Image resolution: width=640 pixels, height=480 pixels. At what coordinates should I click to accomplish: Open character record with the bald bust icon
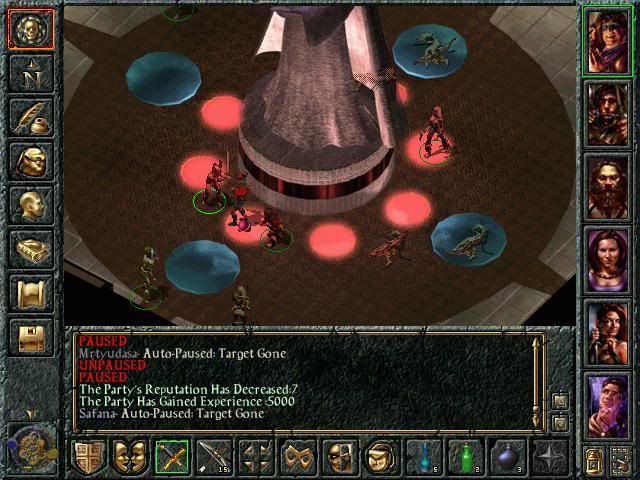31,204
